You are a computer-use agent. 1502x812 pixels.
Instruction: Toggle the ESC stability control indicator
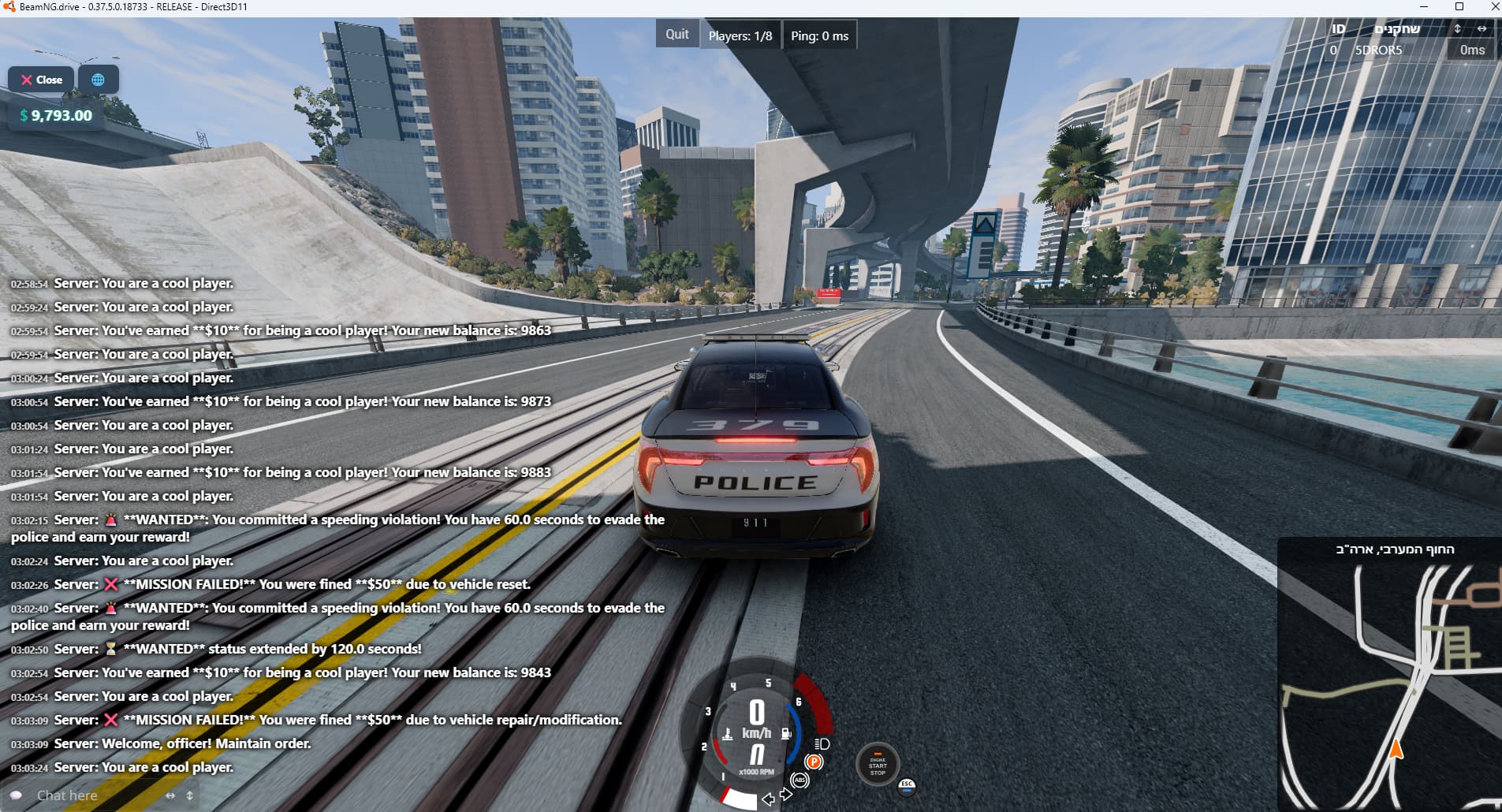pos(907,785)
